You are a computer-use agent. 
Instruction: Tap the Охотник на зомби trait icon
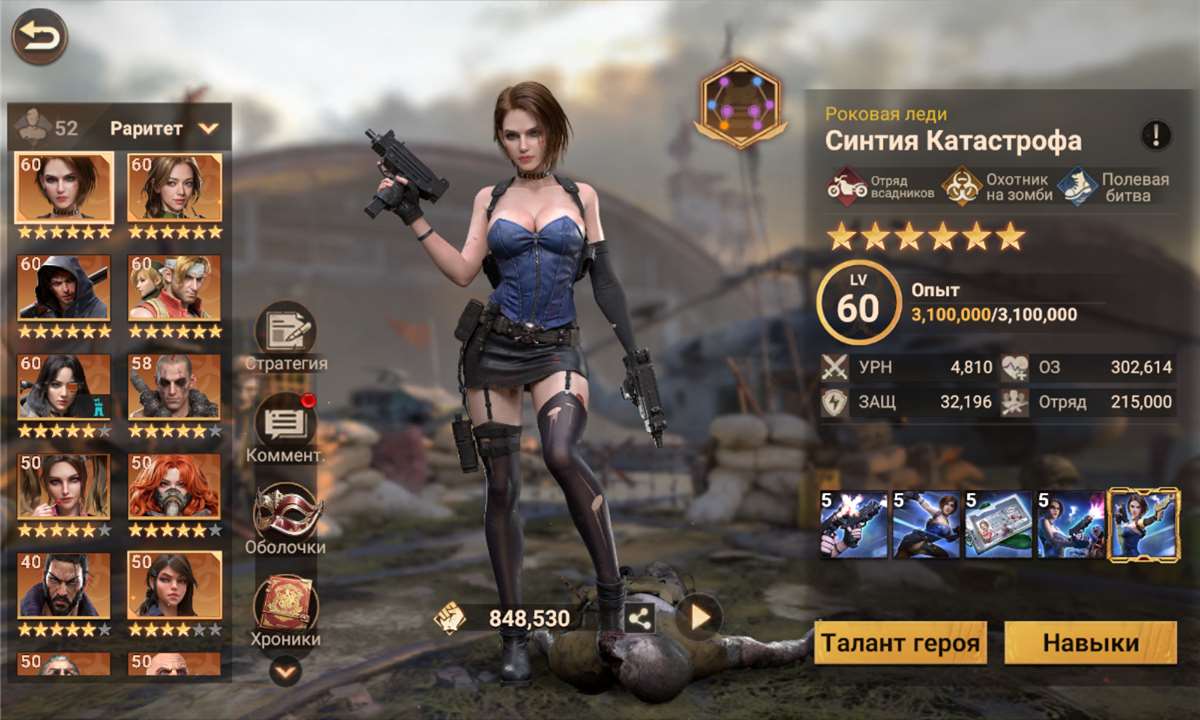(x=963, y=187)
